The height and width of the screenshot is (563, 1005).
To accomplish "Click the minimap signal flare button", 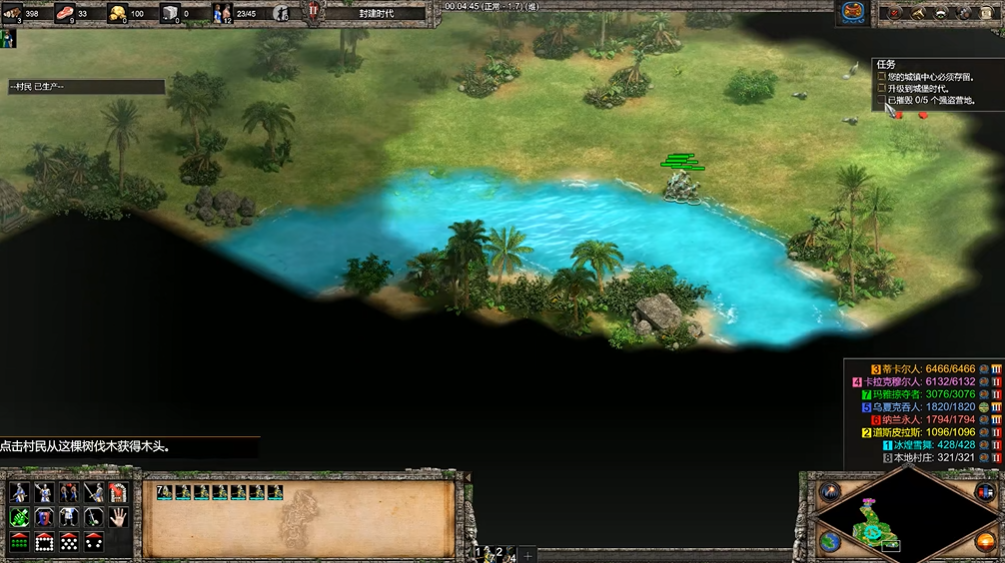I will pos(830,491).
